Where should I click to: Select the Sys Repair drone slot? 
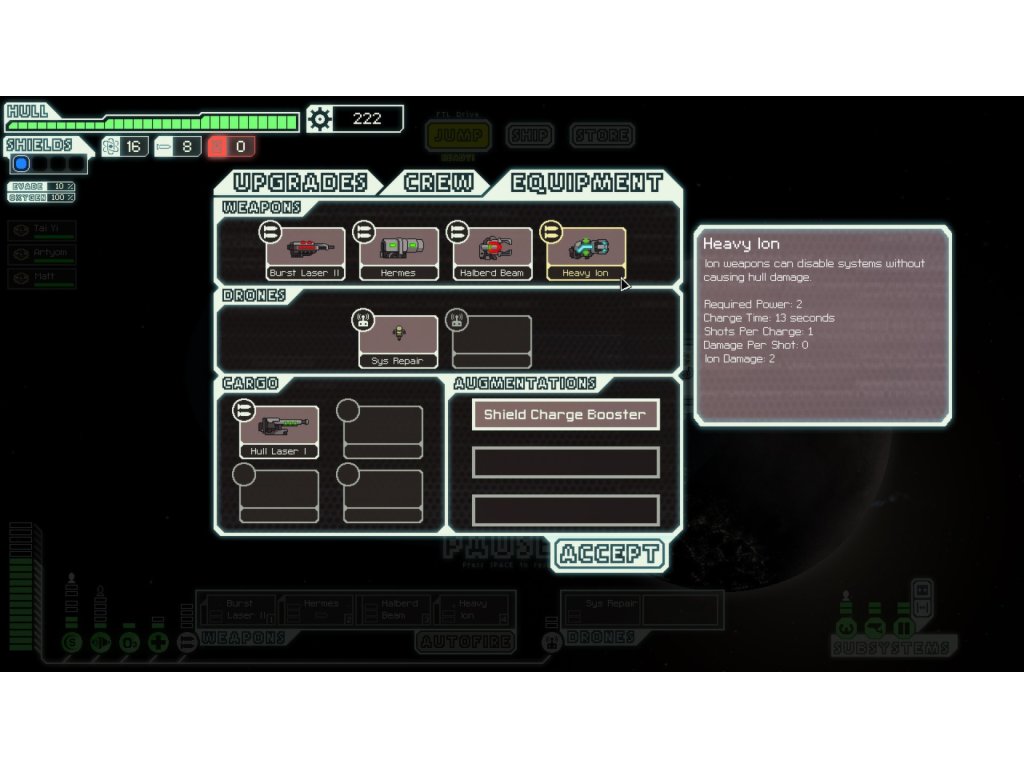(x=397, y=341)
